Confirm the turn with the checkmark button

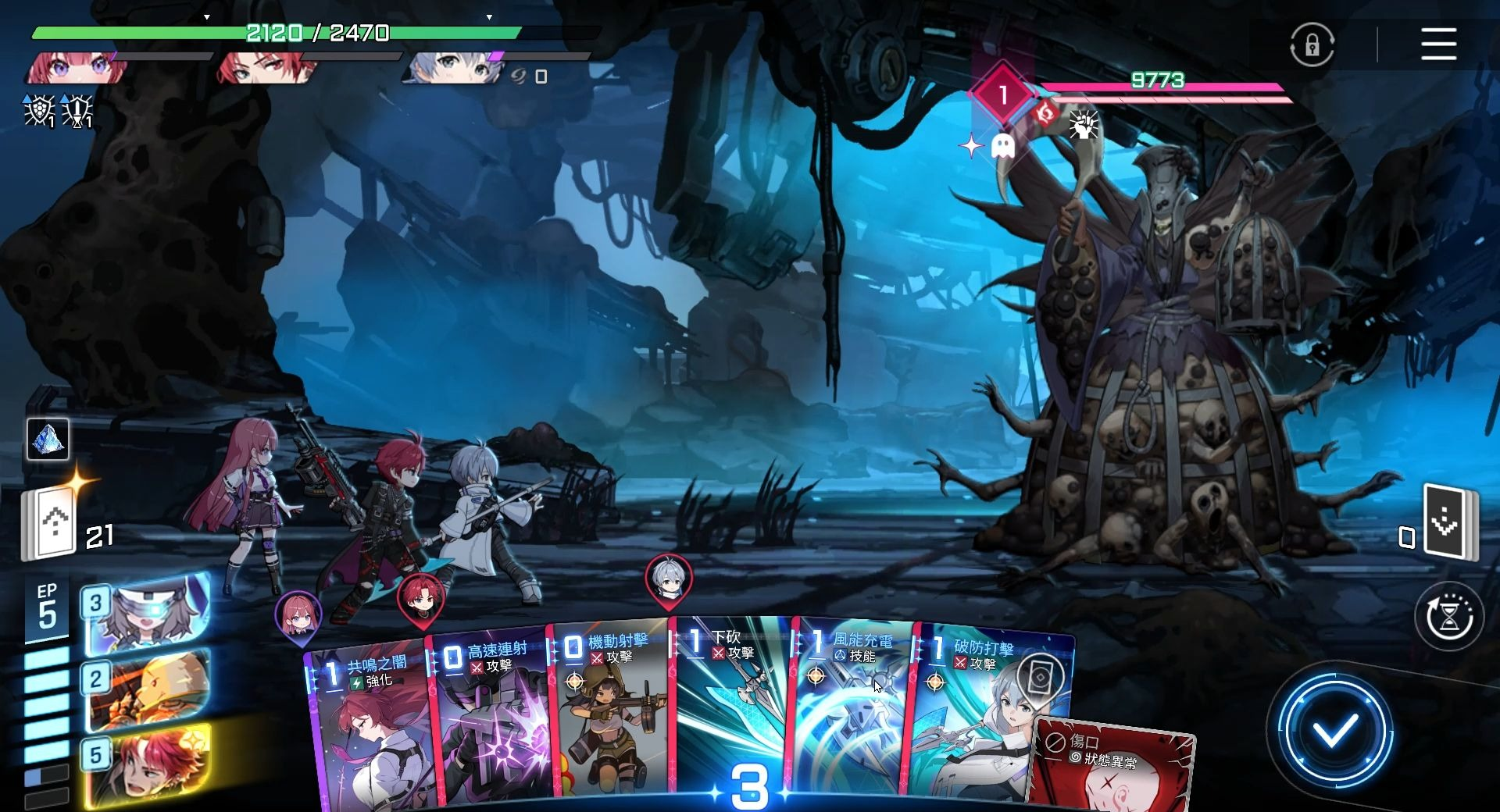1334,731
